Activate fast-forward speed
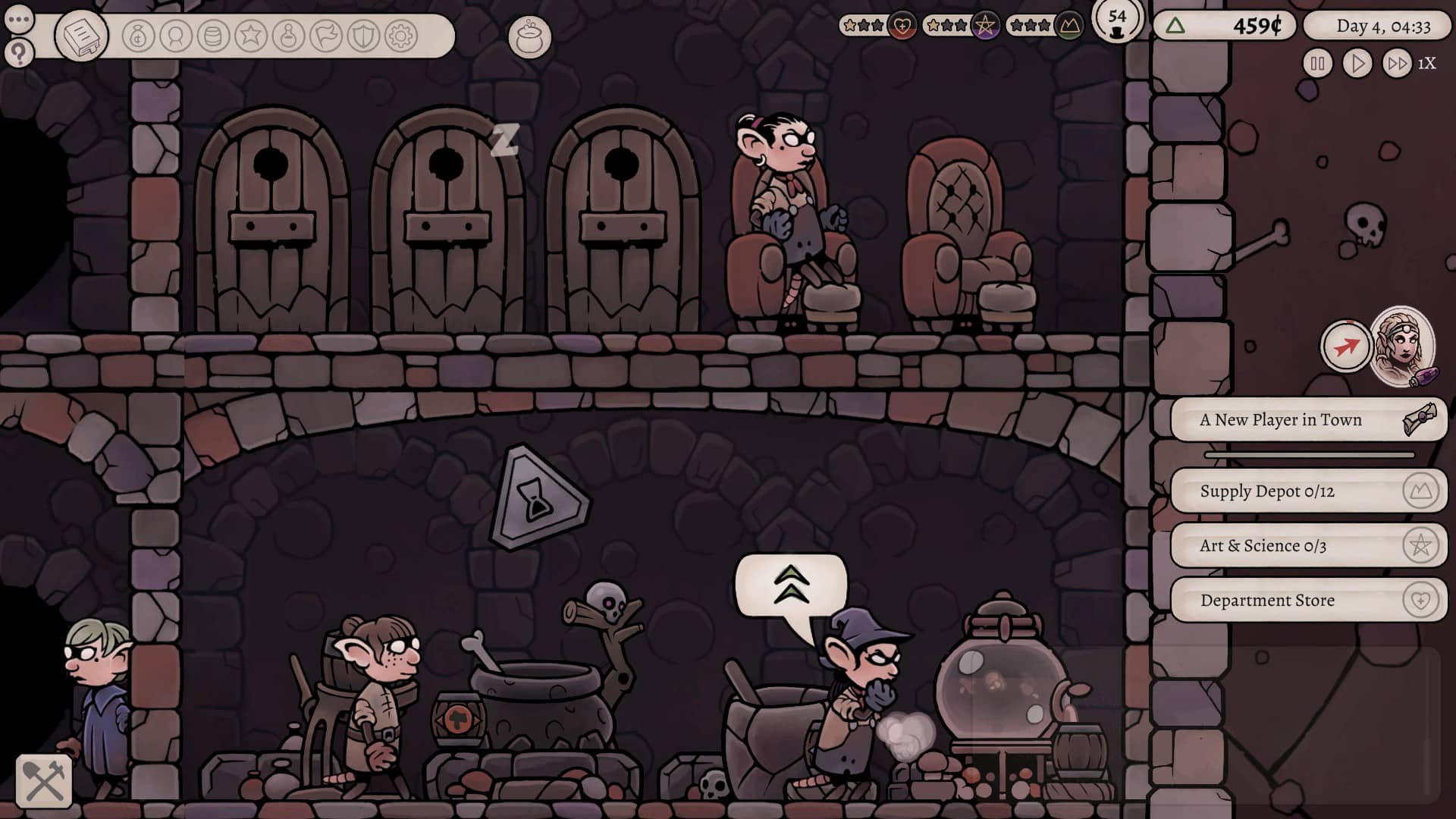The image size is (1456, 819). pos(1397,64)
